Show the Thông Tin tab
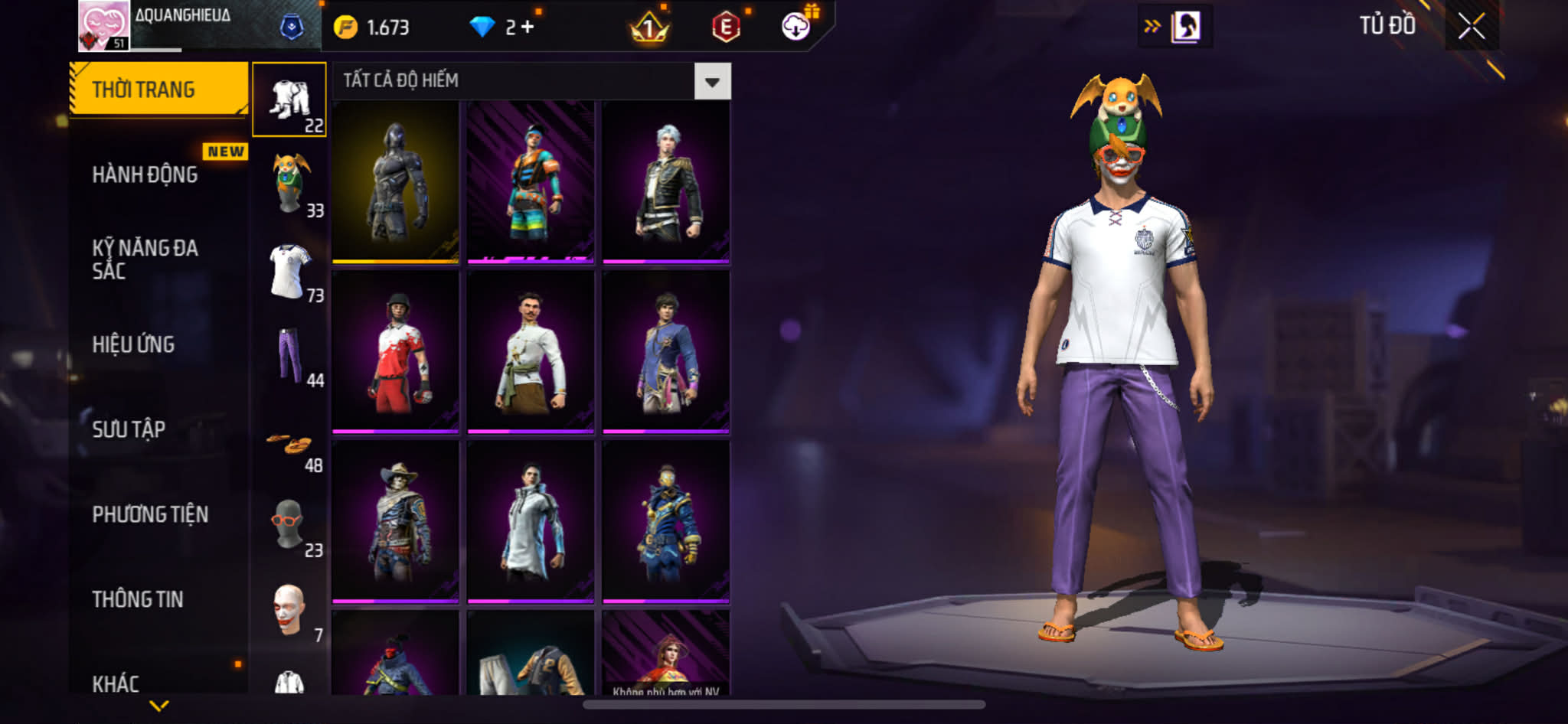The image size is (1568, 724). tap(138, 600)
